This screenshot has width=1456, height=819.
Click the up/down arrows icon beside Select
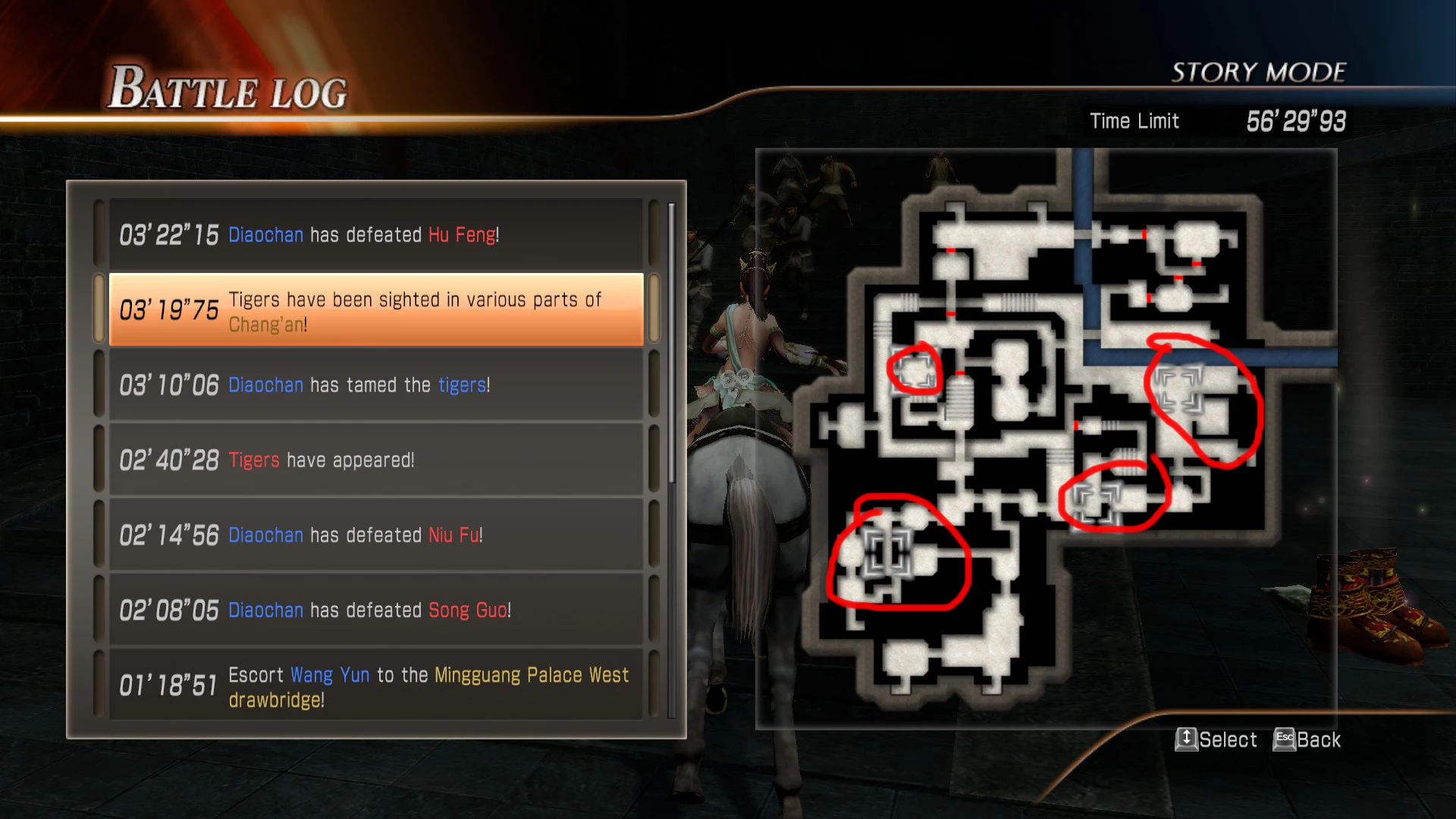[x=1188, y=741]
